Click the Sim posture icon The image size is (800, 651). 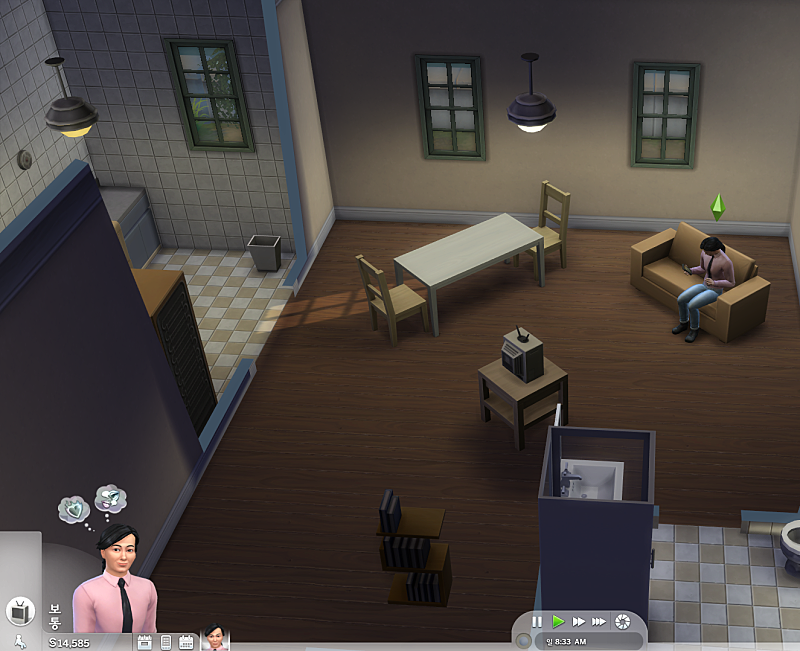(x=18, y=642)
